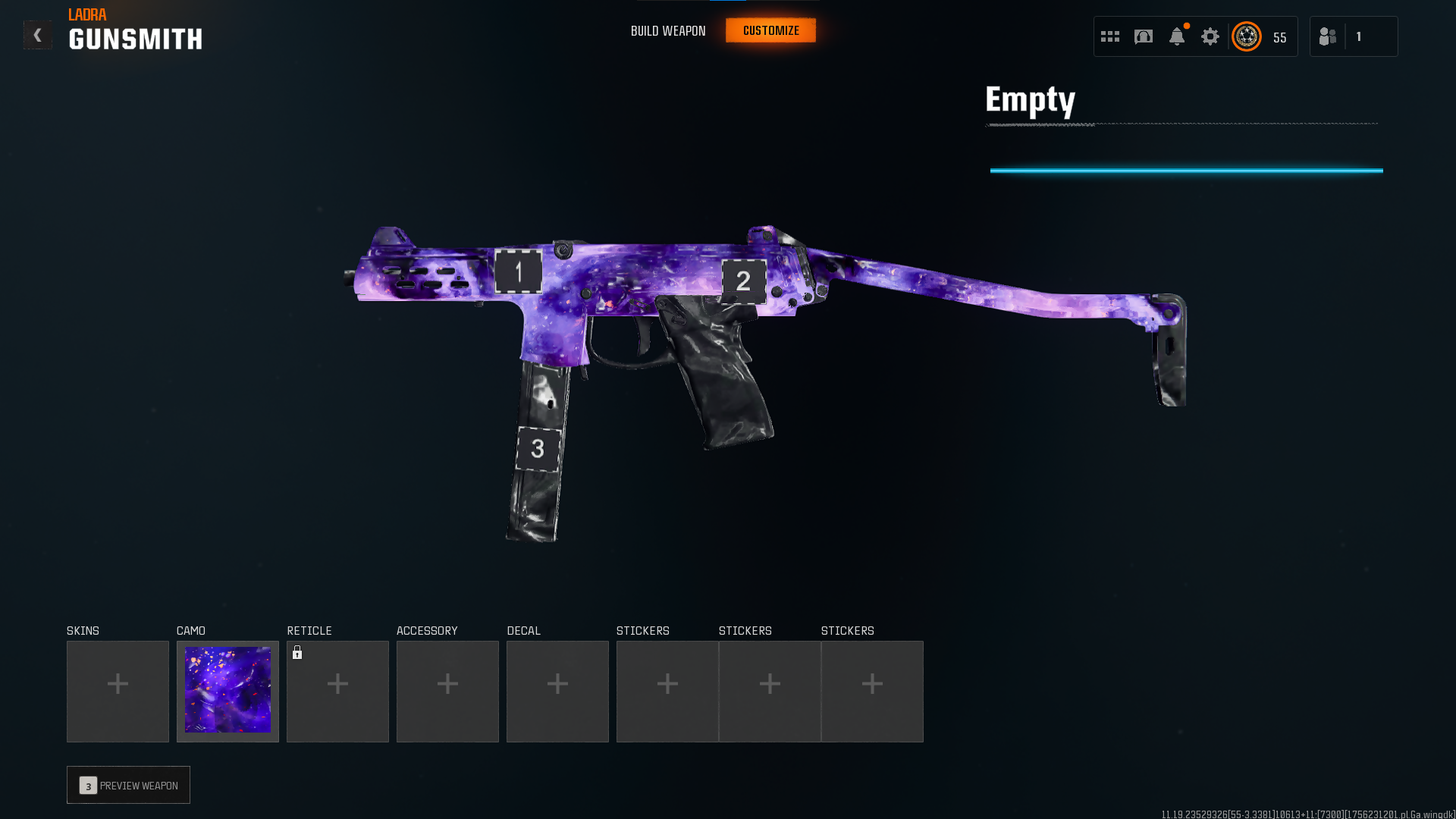Image resolution: width=1456 pixels, height=819 pixels.
Task: Select the locked Reticle slot
Action: pyautogui.click(x=337, y=691)
